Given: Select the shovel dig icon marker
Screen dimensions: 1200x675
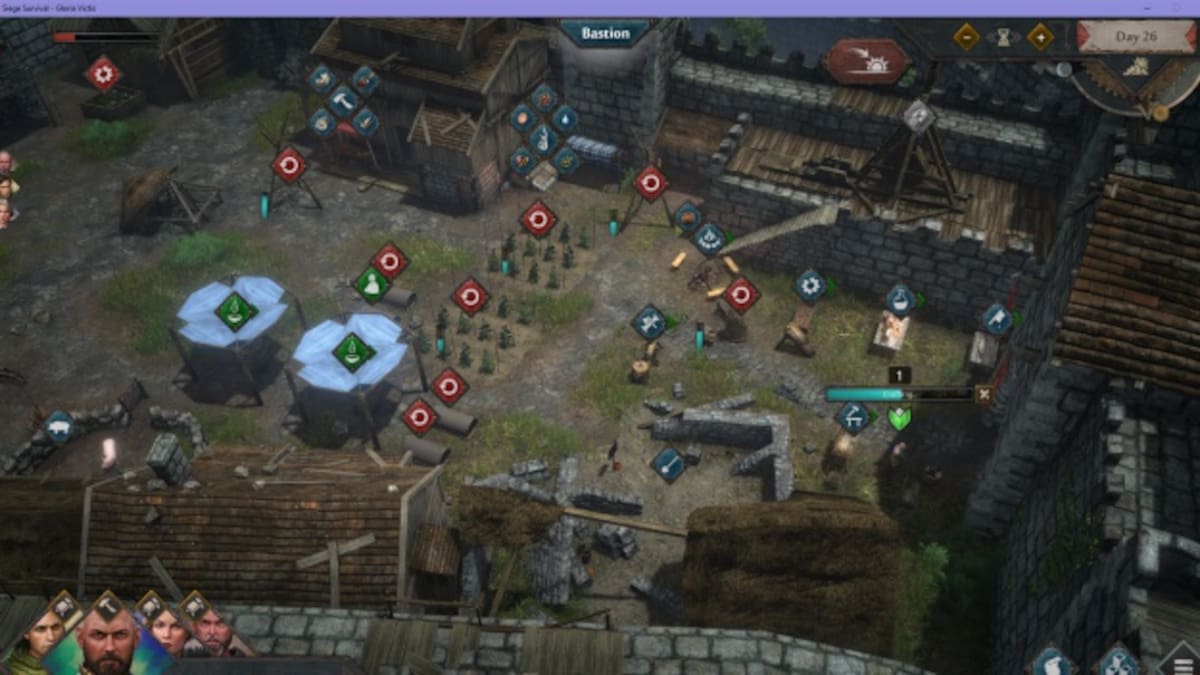Looking at the screenshot, I should (668, 463).
